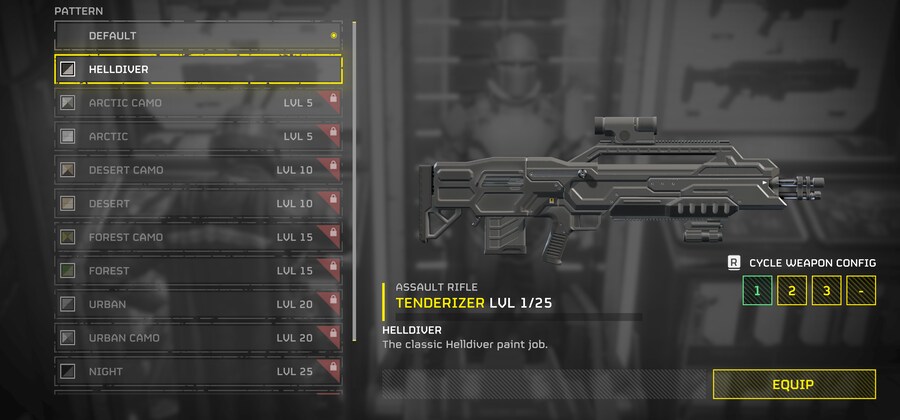Pick the Arctic level 5 pattern
The height and width of the screenshot is (420, 900).
(197, 136)
